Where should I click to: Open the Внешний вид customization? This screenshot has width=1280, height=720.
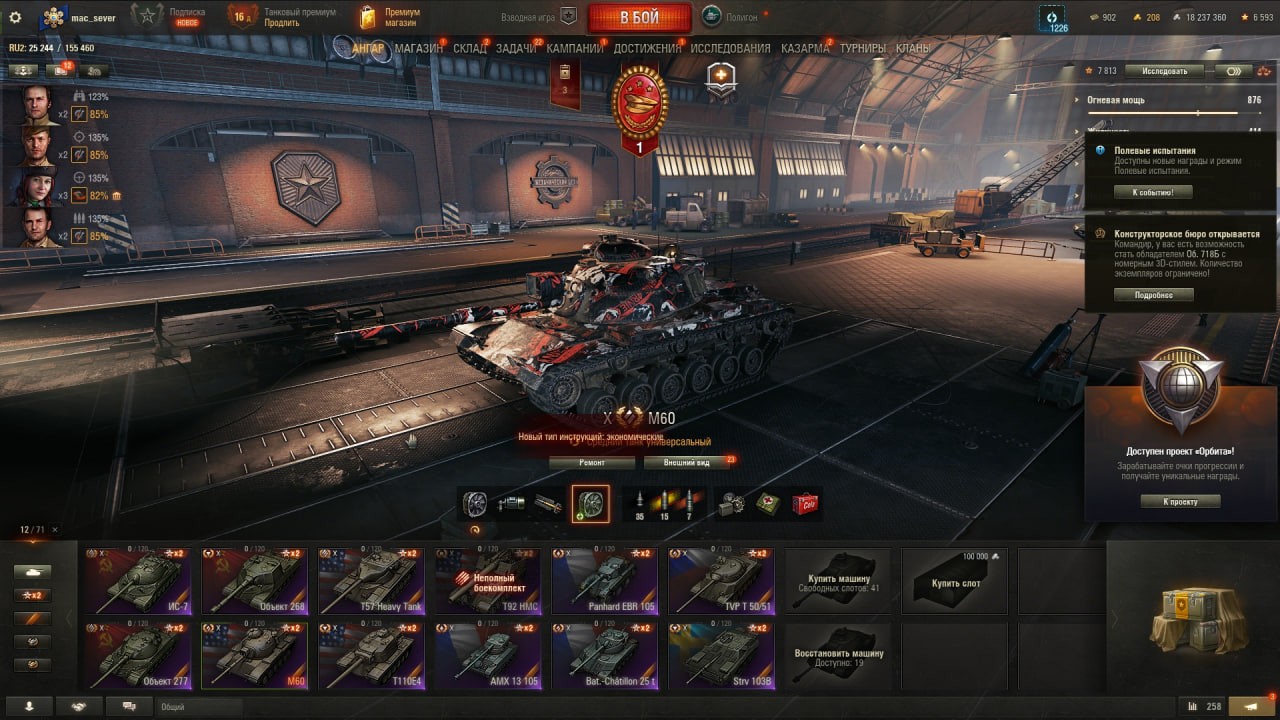[689, 463]
